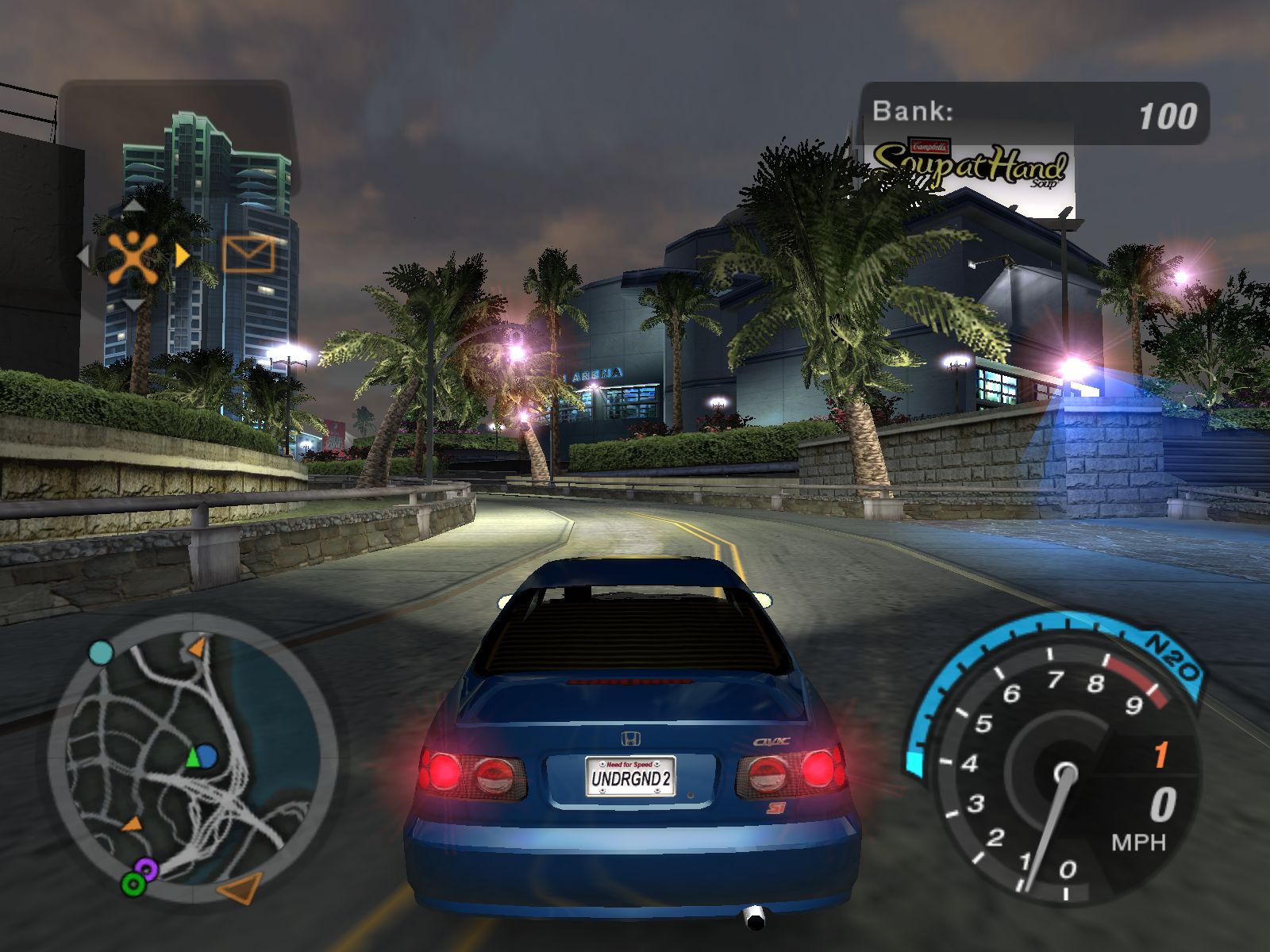Select the teal circle marker on the minimap

[x=101, y=652]
